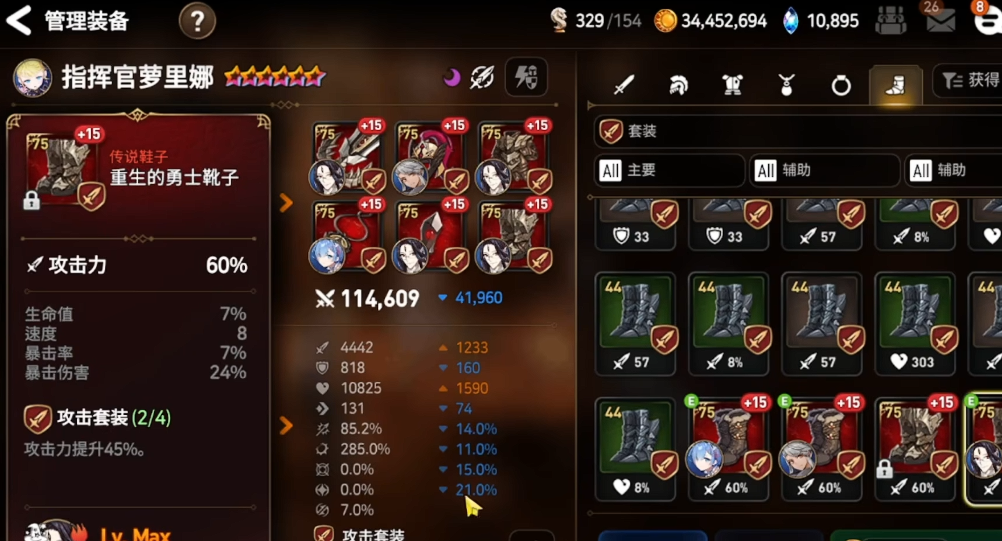Switch to the sword weapon tab

(x=624, y=85)
